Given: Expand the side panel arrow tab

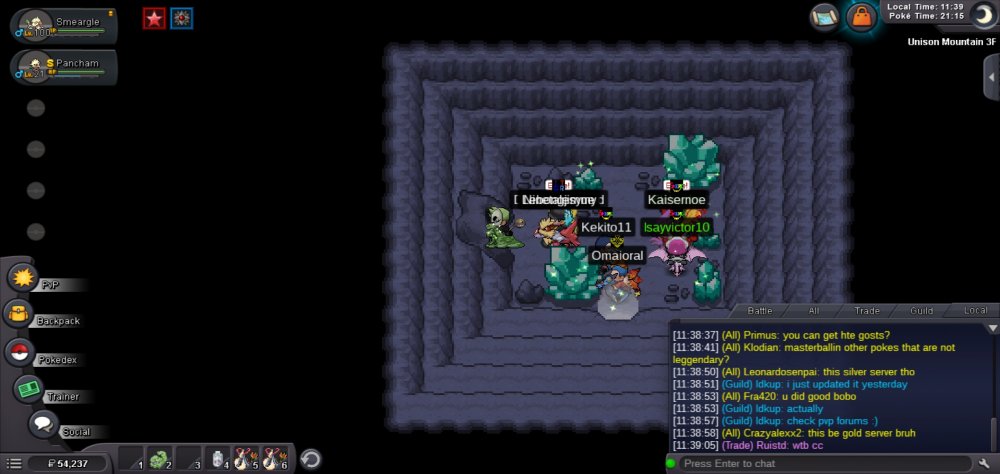Looking at the screenshot, I should [x=991, y=77].
